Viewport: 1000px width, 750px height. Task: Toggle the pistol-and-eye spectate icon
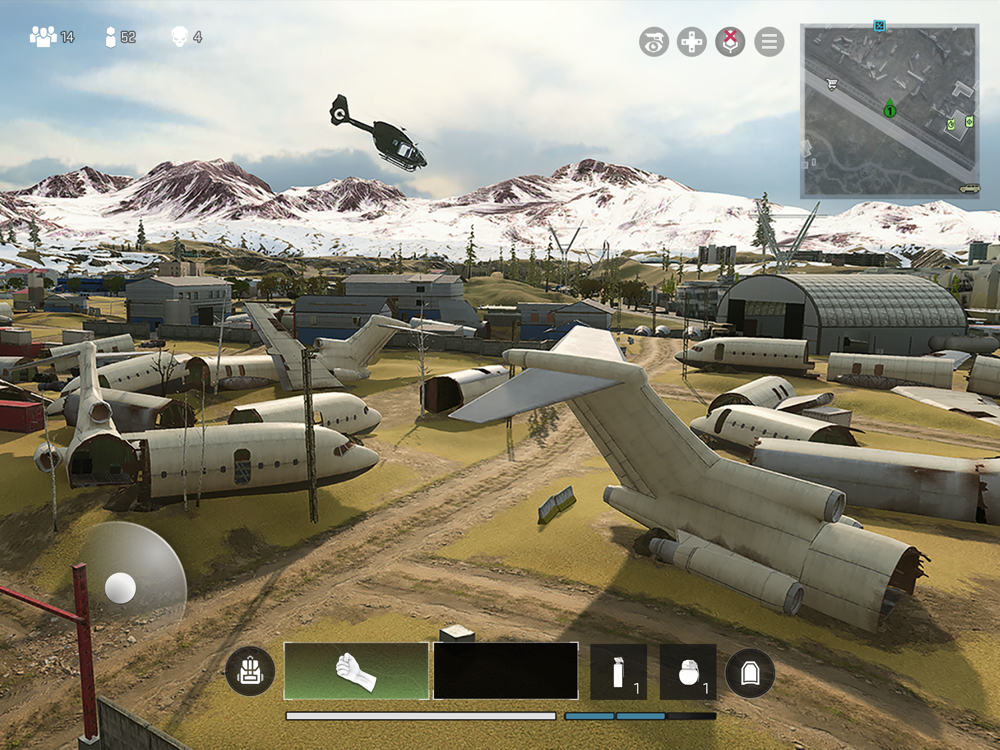point(654,41)
